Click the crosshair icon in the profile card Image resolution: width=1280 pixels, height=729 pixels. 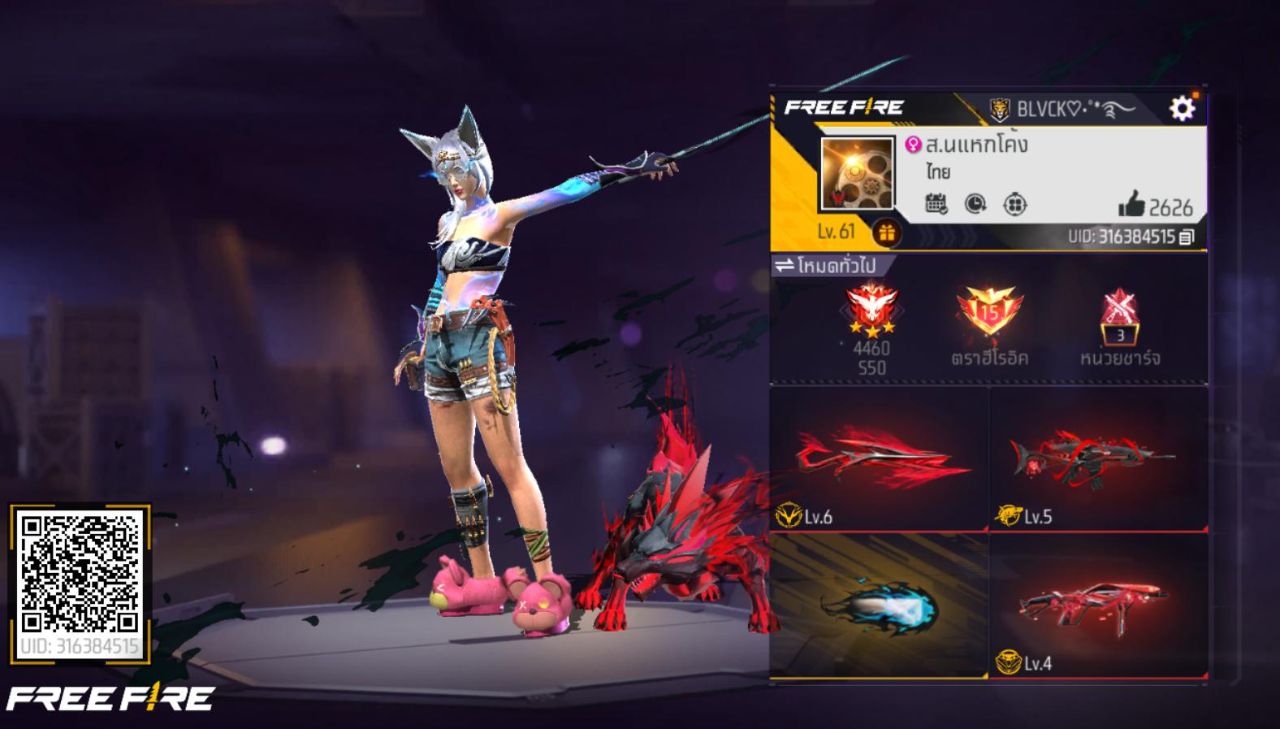(x=1015, y=204)
